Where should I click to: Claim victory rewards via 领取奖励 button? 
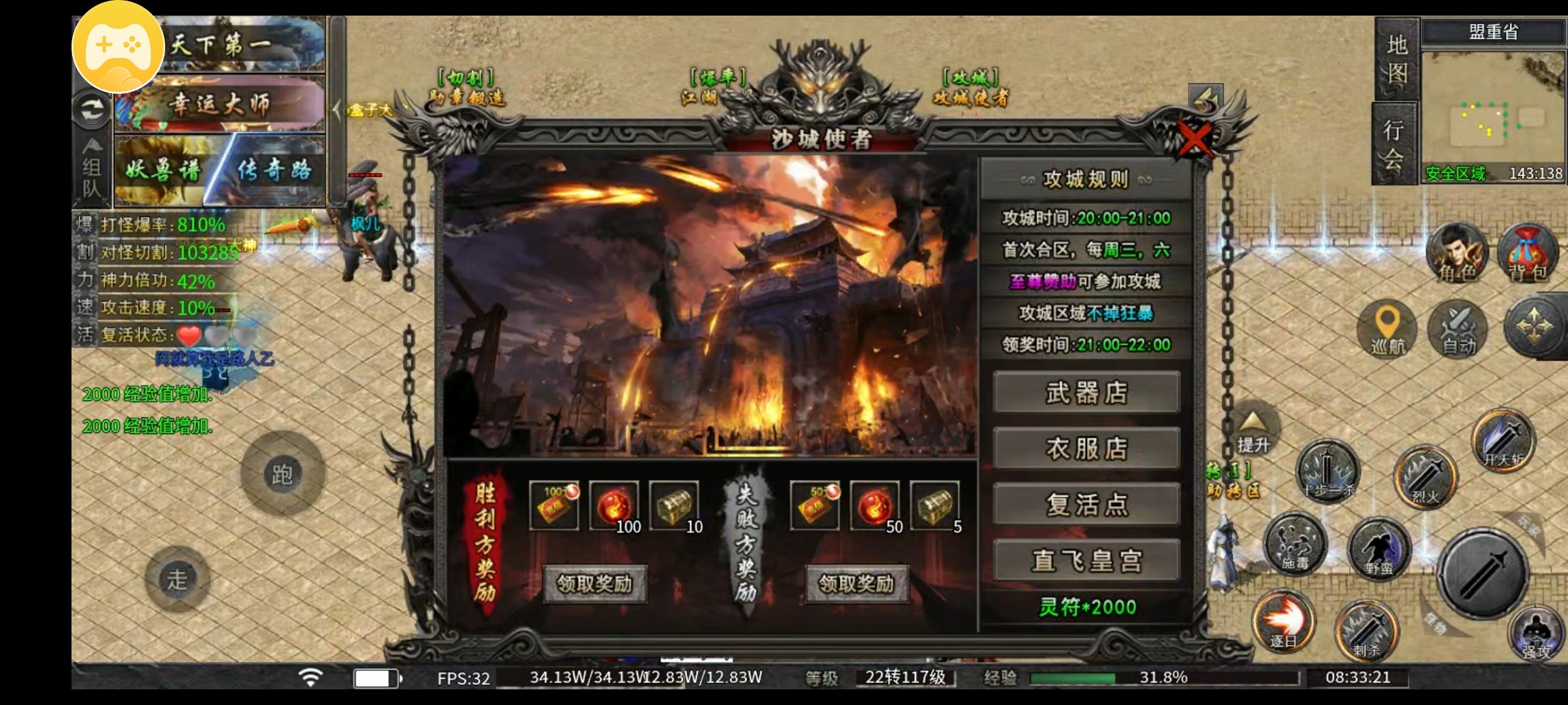click(x=595, y=583)
